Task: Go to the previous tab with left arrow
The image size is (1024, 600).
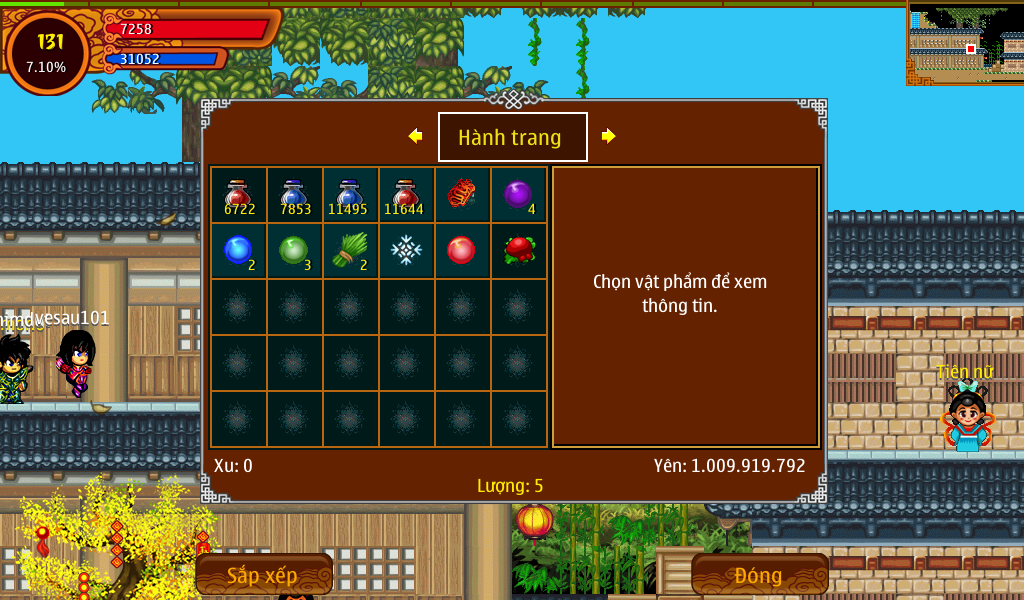Action: click(x=415, y=136)
